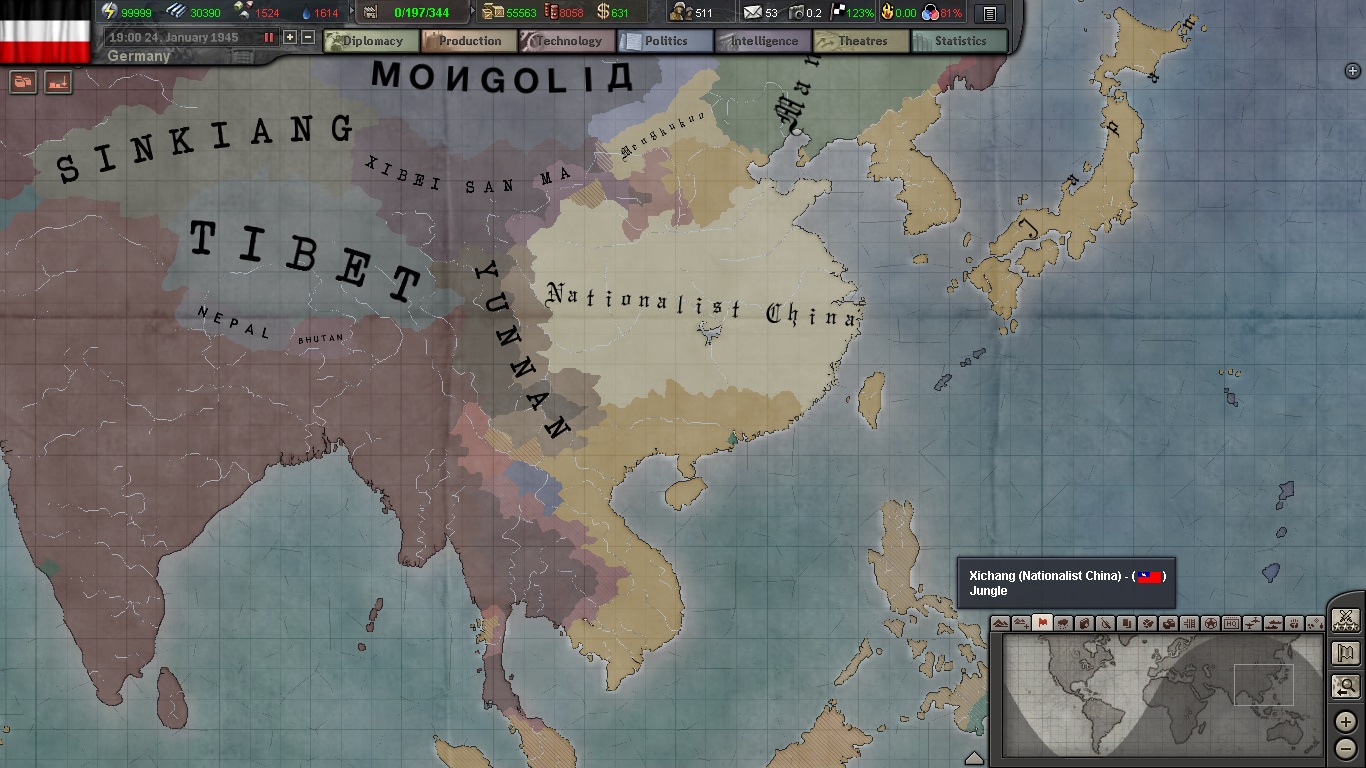Open the crossed-swords battle statistics icon
This screenshot has width=1366, height=768.
click(1345, 619)
